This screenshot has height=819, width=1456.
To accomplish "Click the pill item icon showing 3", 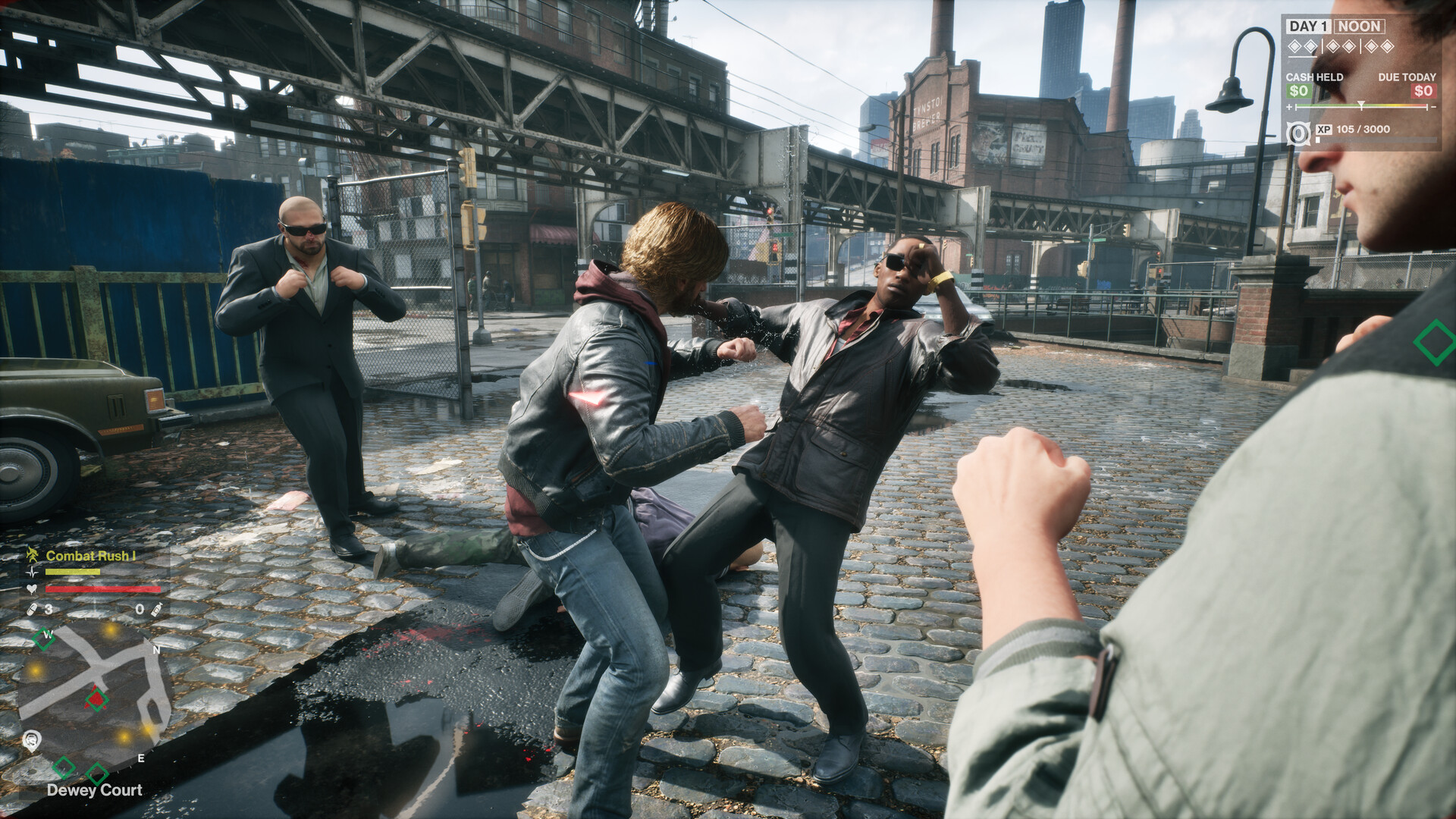I will coord(32,610).
